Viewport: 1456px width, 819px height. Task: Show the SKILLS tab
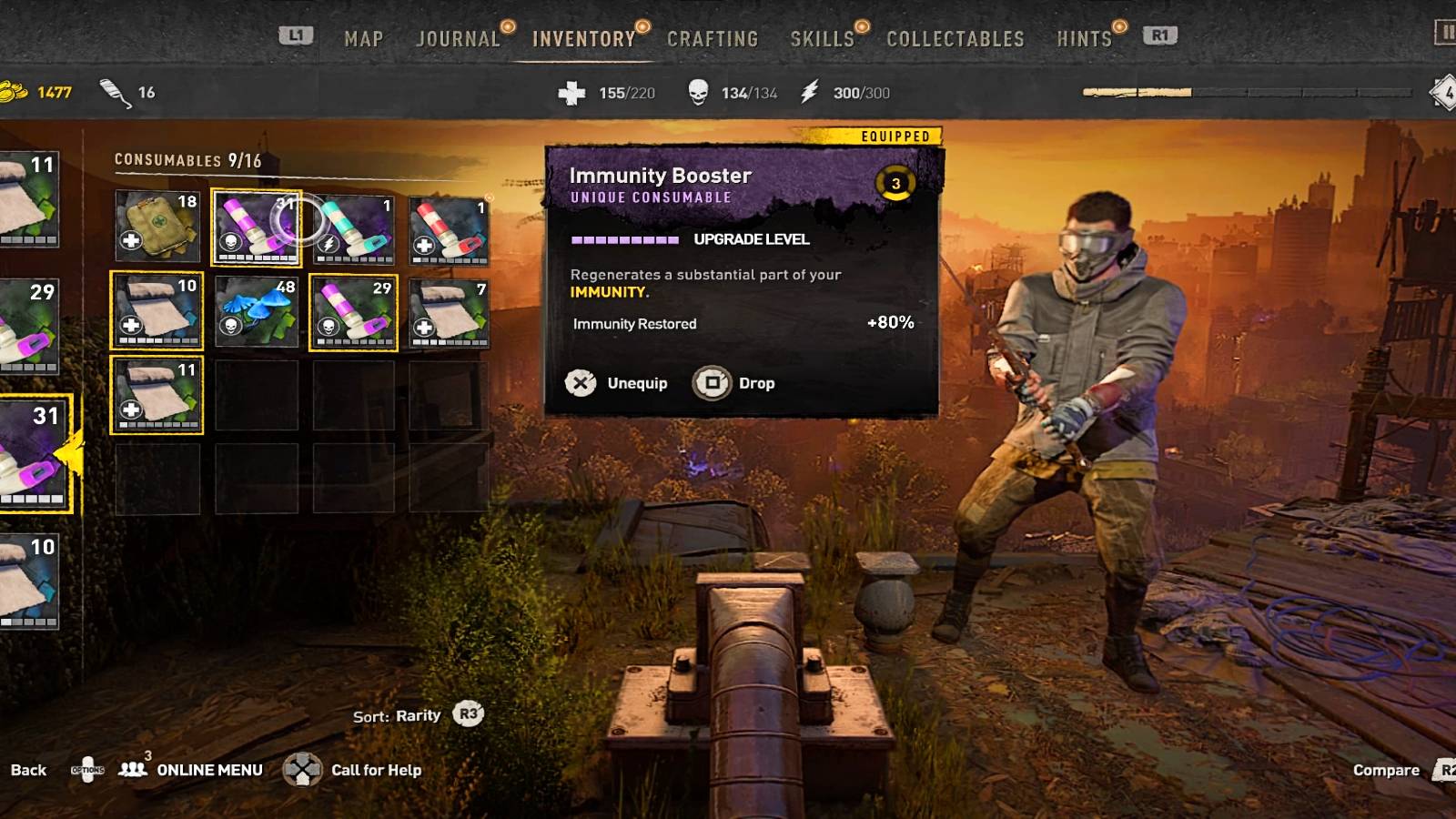(x=822, y=39)
